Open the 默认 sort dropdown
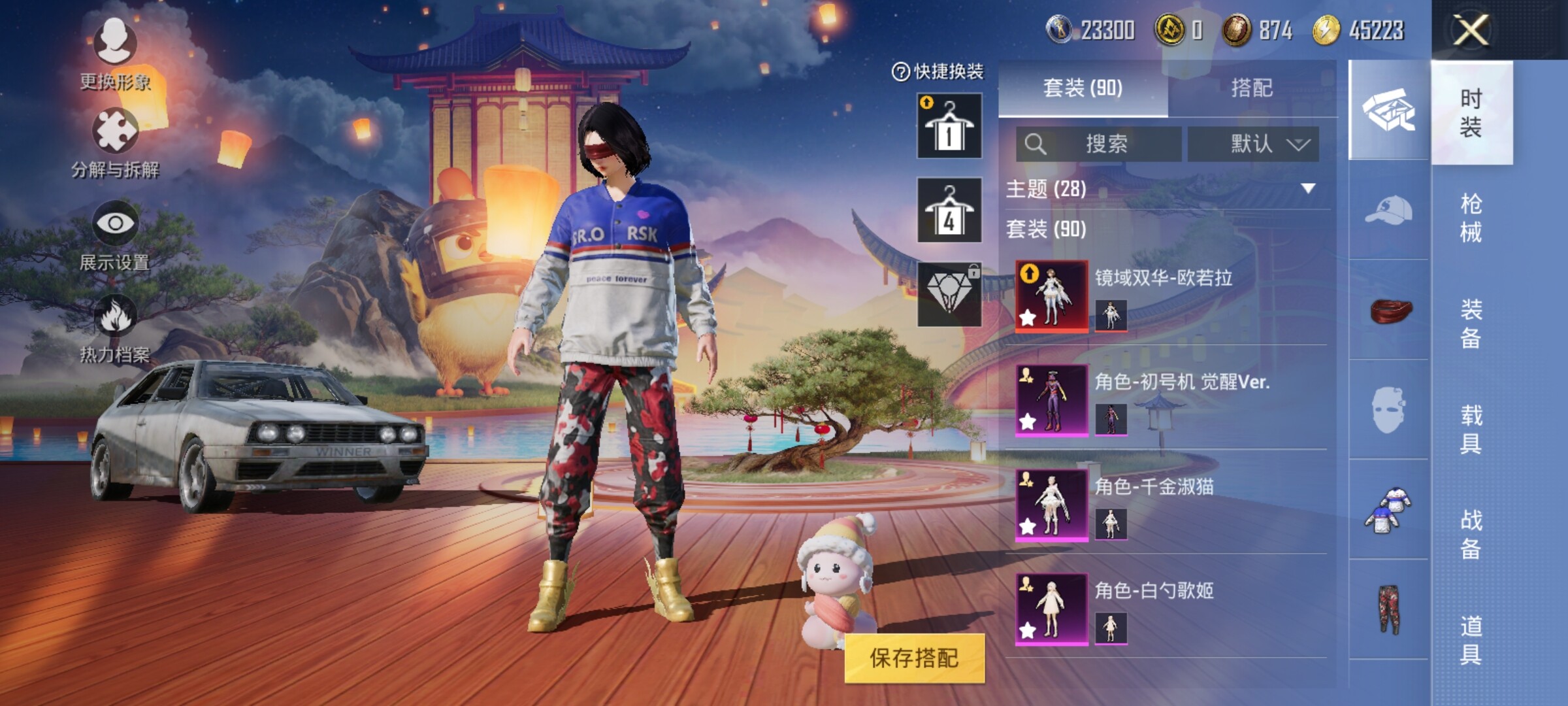This screenshot has width=1568, height=706. 1253,144
